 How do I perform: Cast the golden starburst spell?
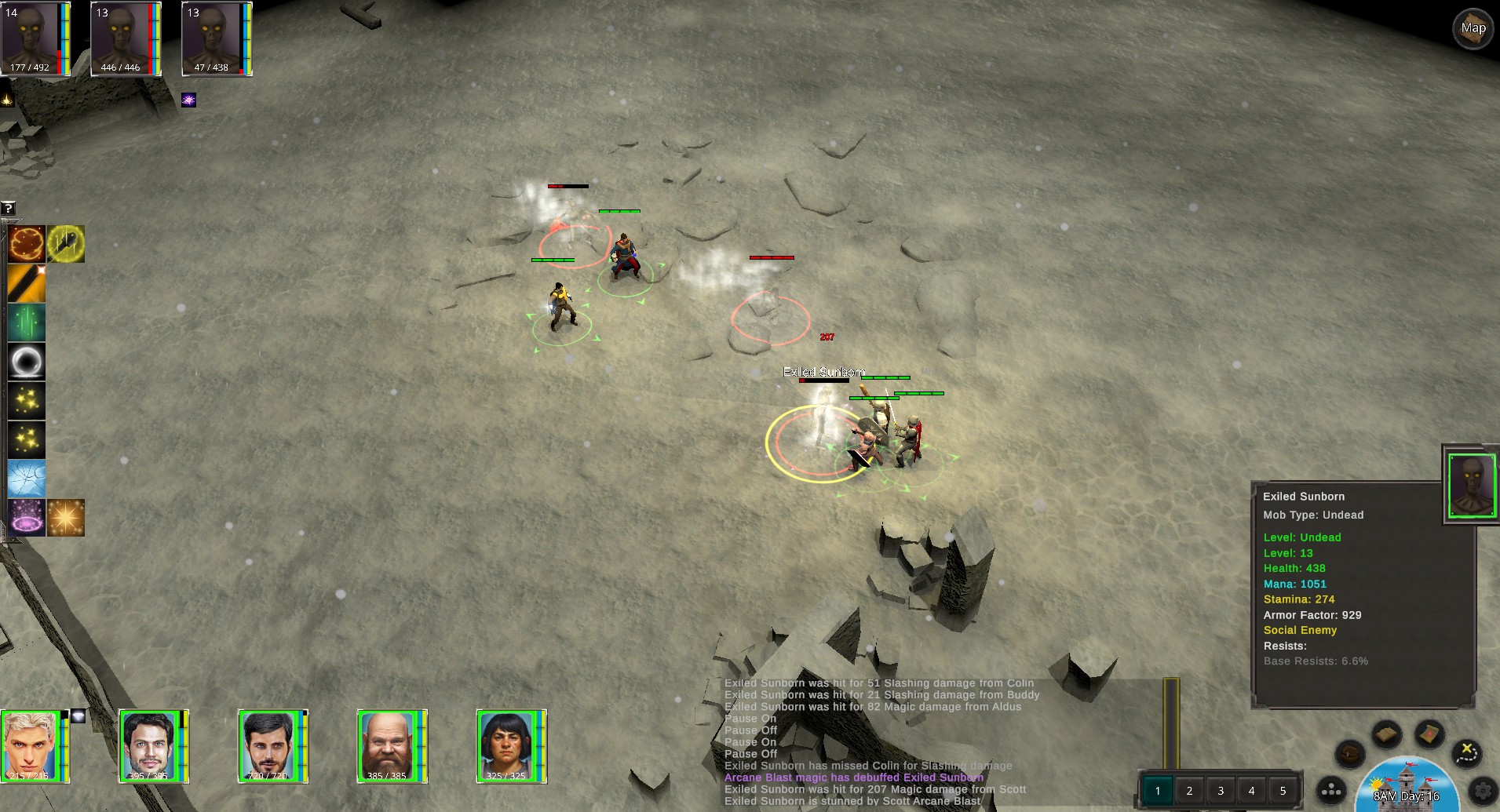tap(66, 518)
